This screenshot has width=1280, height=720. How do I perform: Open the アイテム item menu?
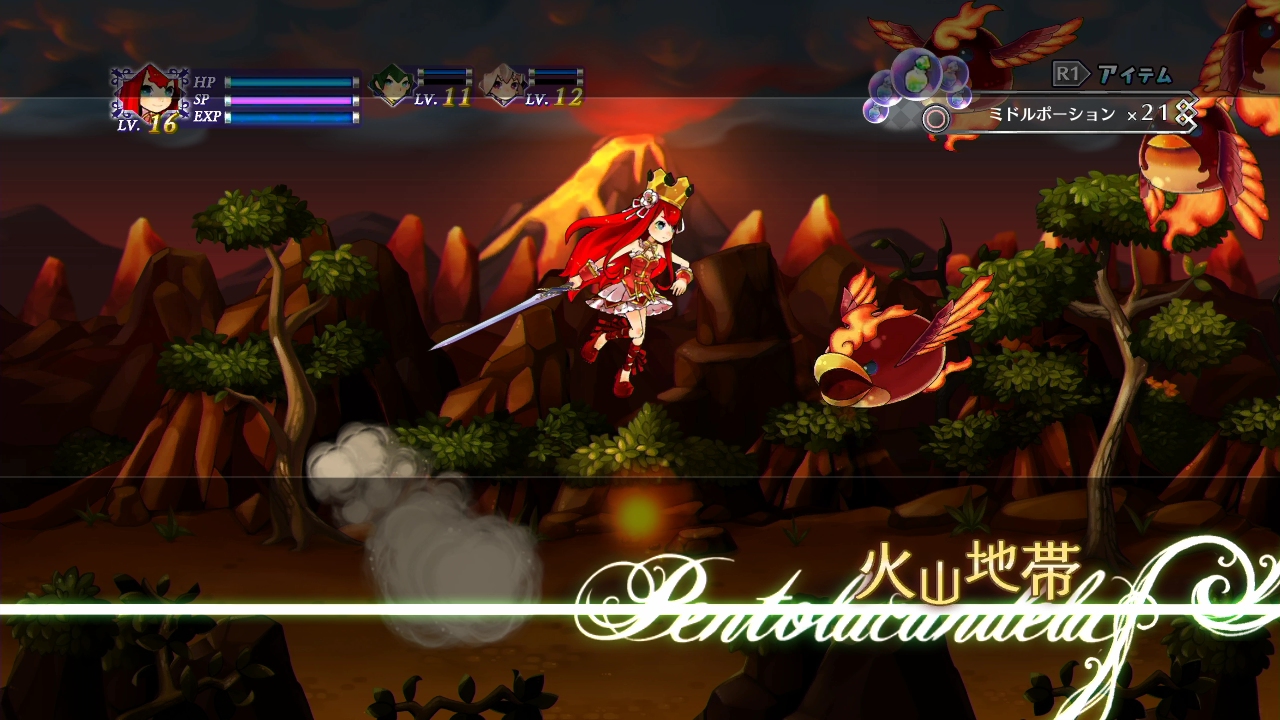[1133, 73]
